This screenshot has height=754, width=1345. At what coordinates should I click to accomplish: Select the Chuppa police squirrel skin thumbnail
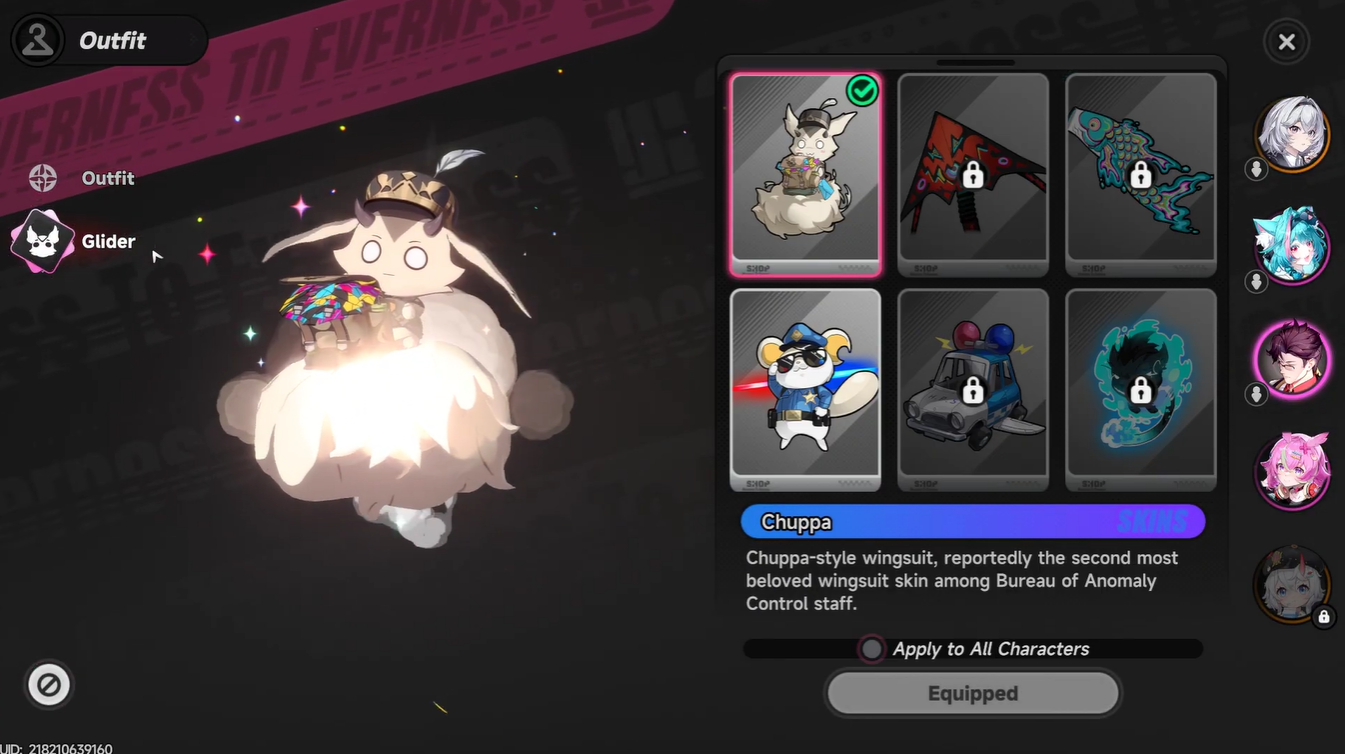point(805,389)
